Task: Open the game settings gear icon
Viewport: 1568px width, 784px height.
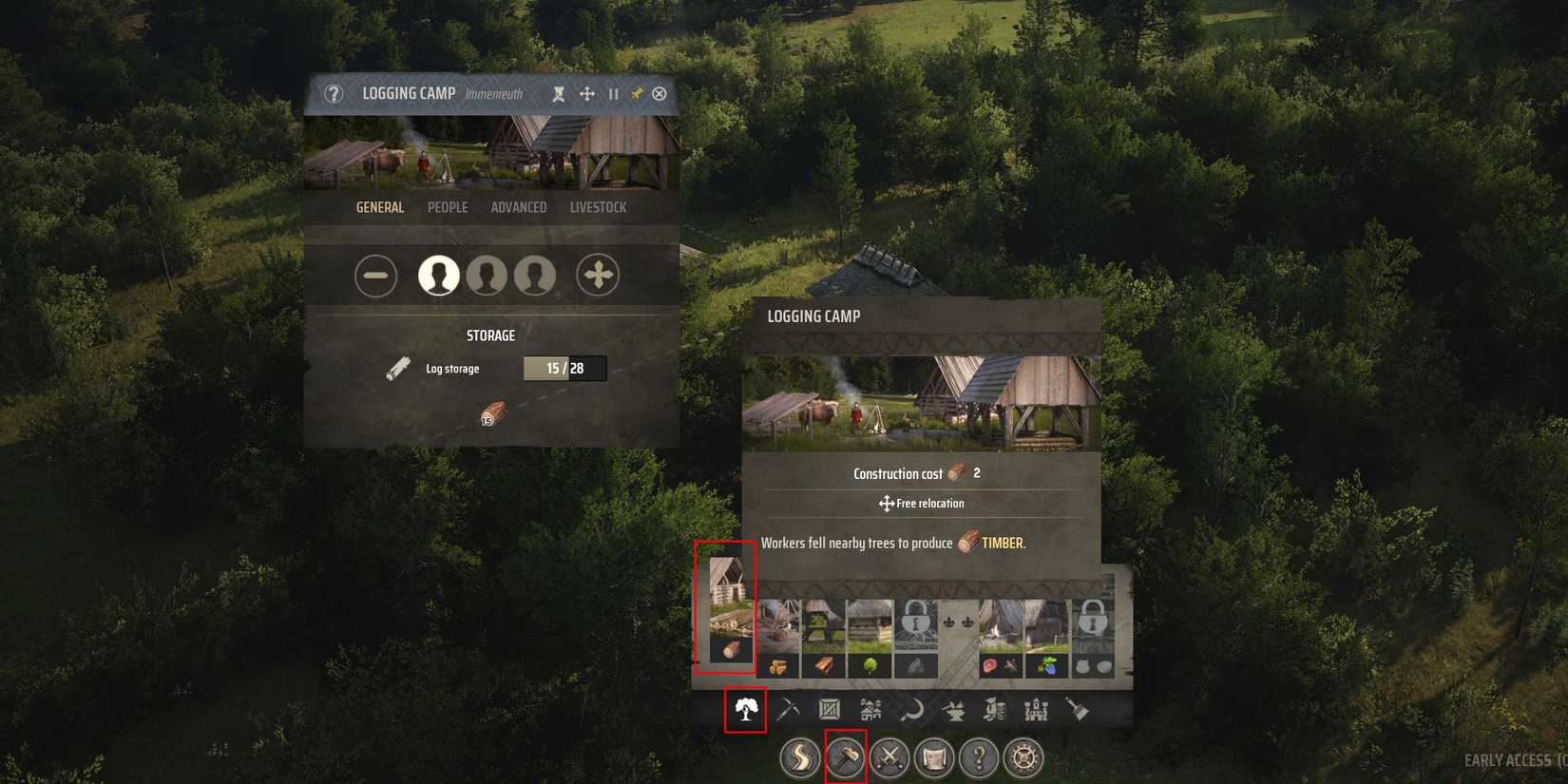Action: pos(1025,758)
